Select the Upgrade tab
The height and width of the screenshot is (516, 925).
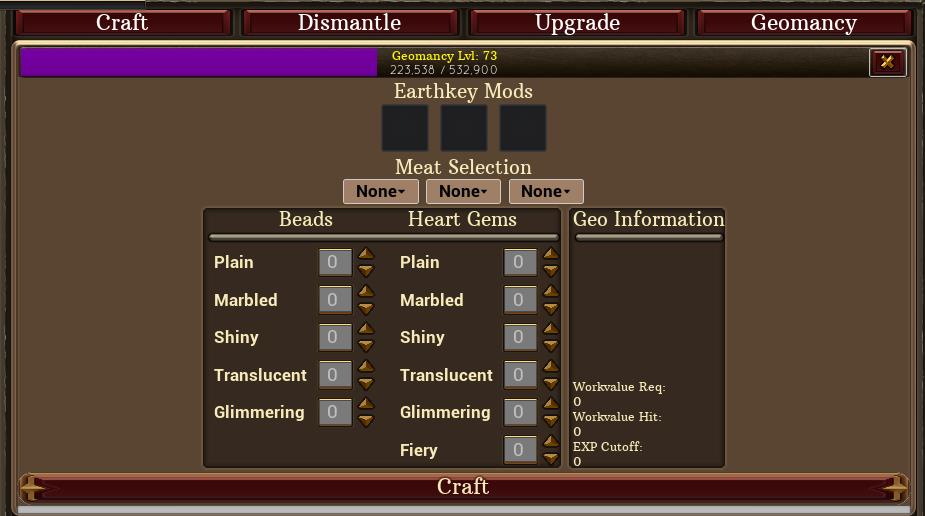coord(577,23)
